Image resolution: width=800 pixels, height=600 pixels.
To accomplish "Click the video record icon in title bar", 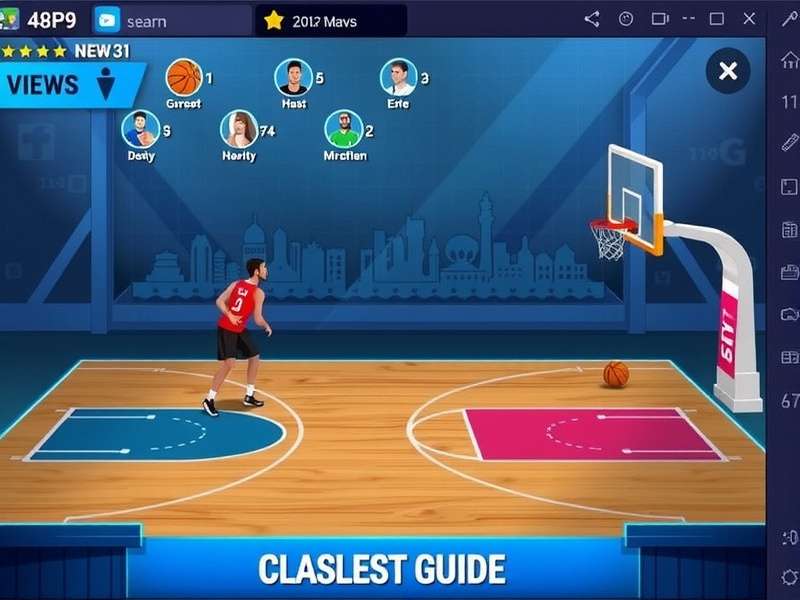I will 659,19.
